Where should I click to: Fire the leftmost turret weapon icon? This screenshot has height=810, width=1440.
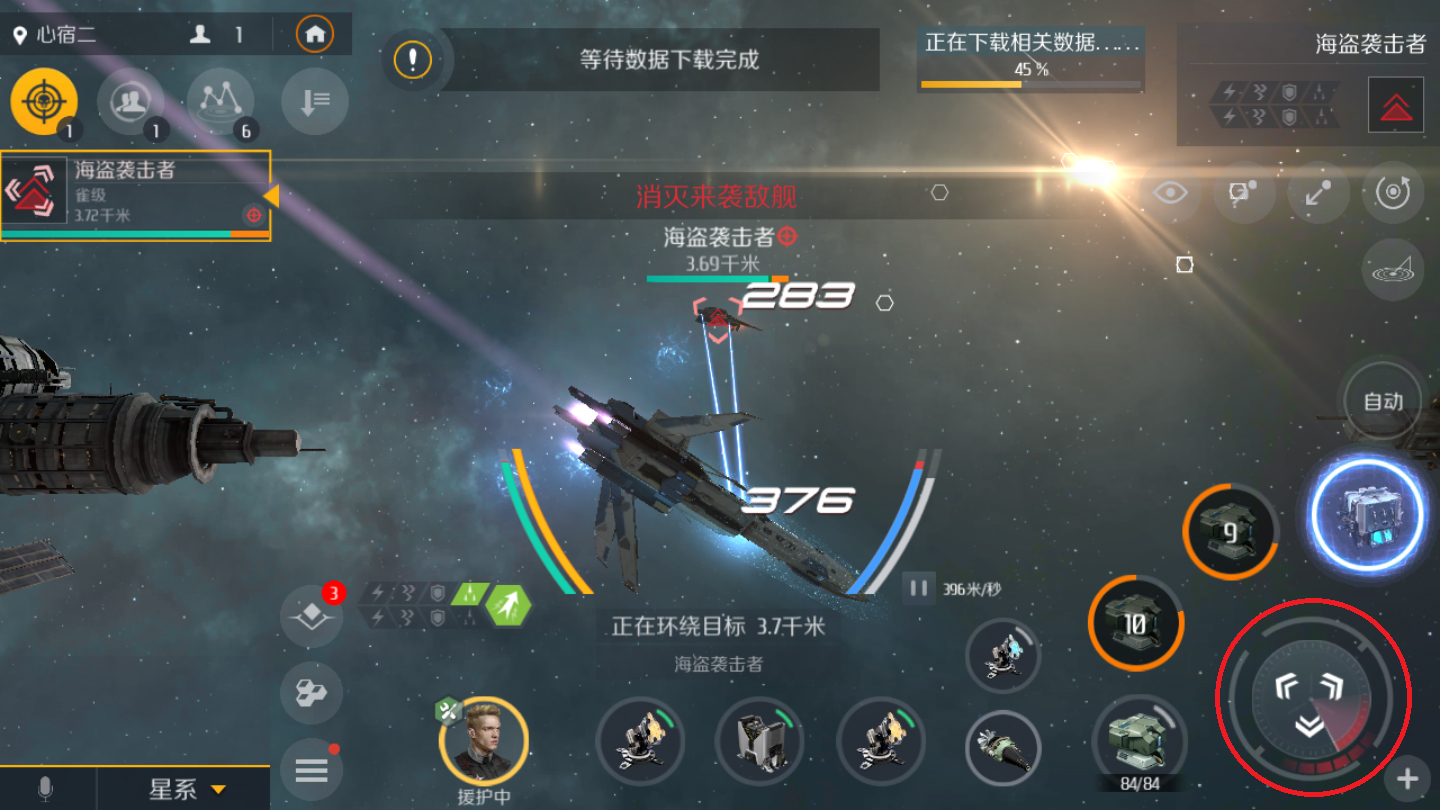click(640, 740)
